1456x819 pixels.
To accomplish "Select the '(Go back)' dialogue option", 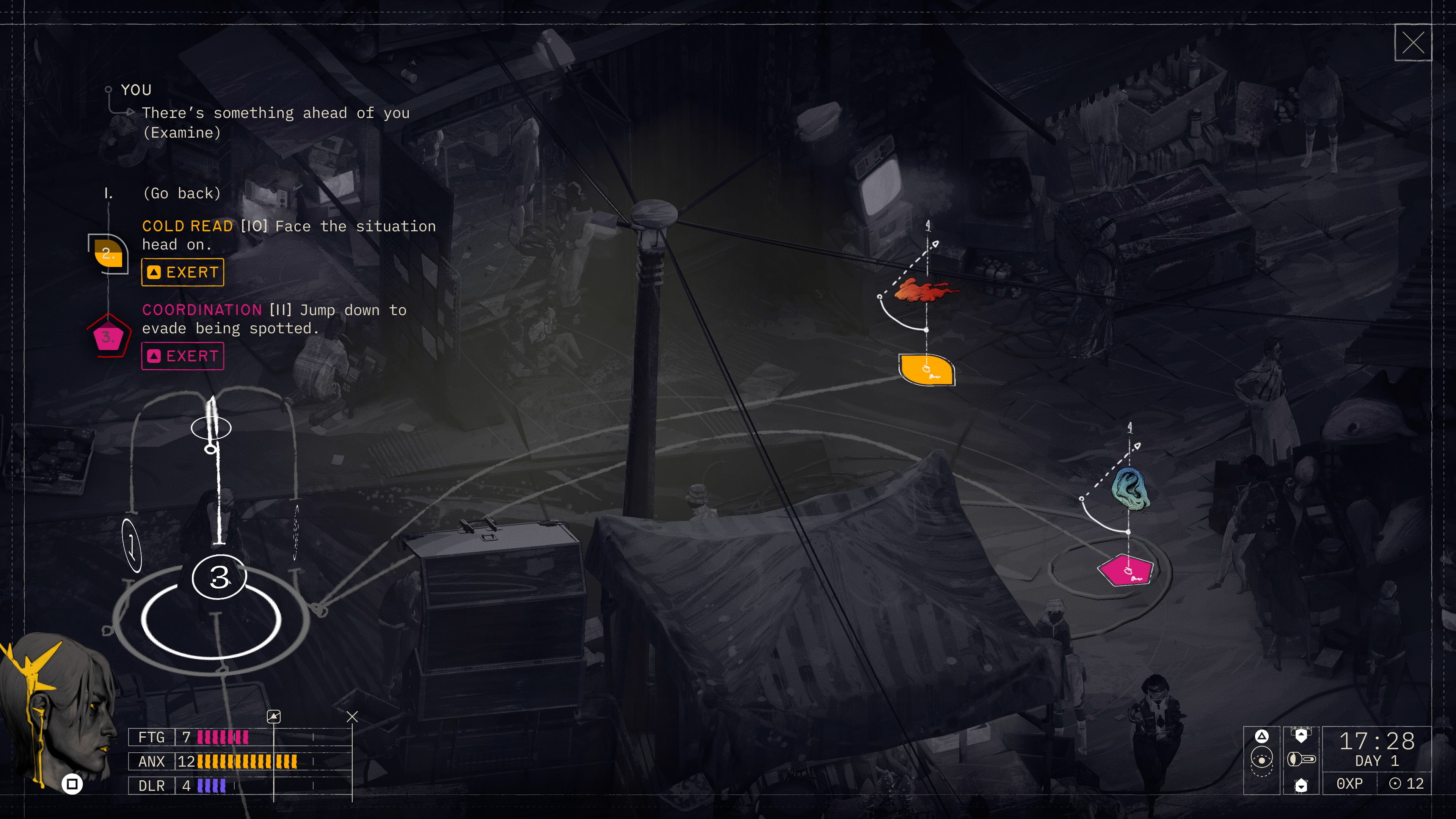I will (x=182, y=193).
